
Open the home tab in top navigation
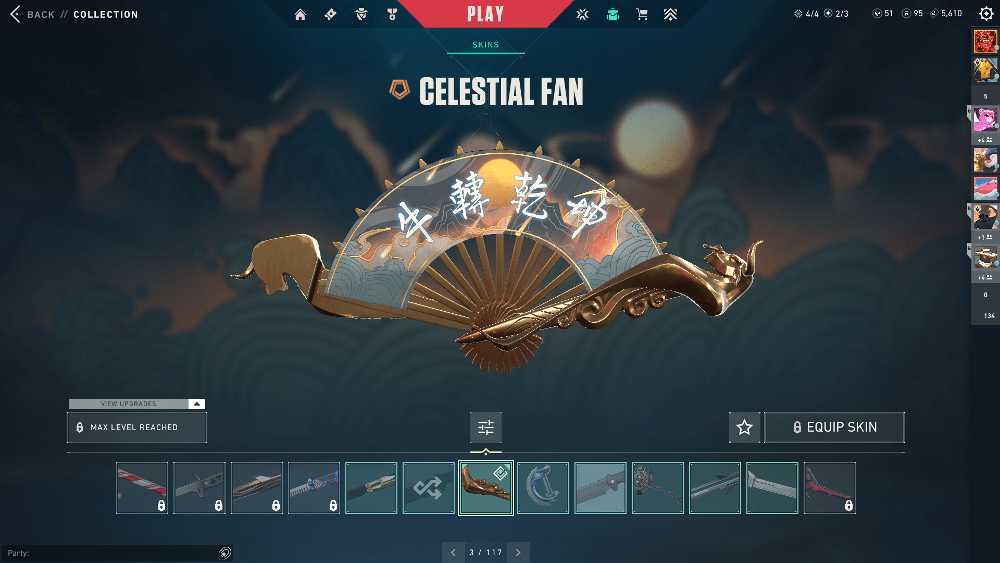[300, 15]
